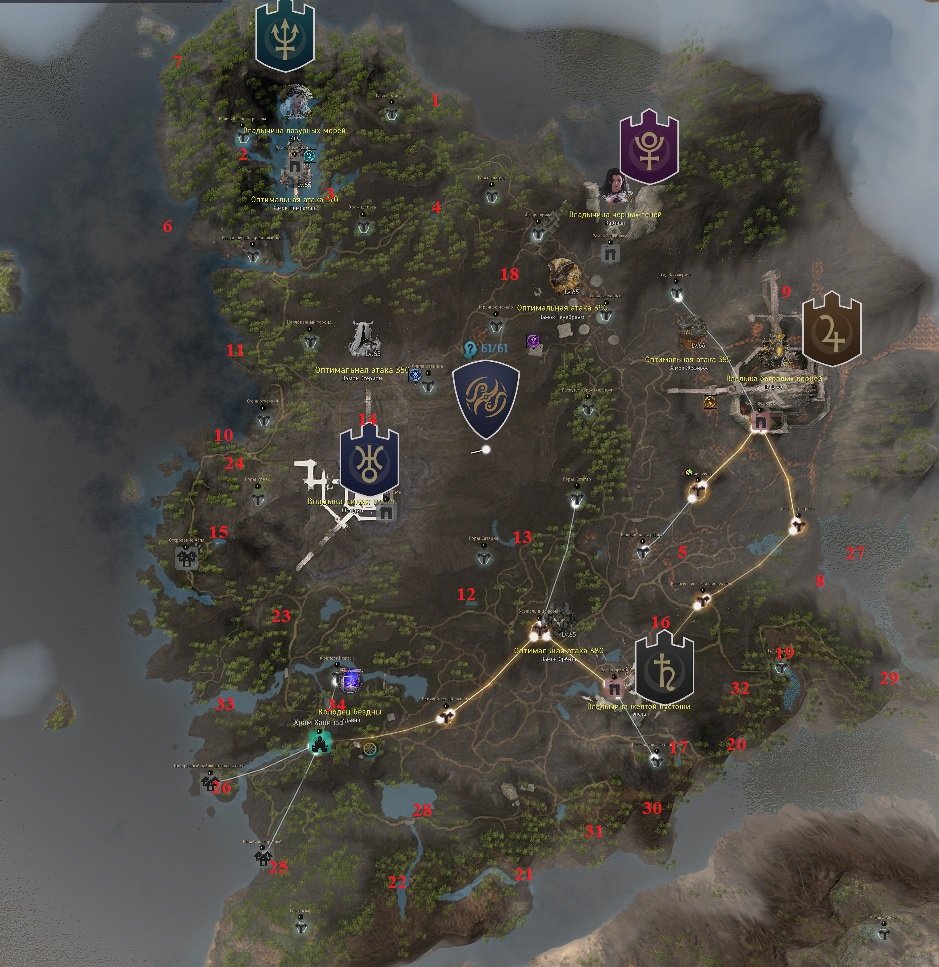
Task: Click the gate marker at the Jupiter fortress
Action: pyautogui.click(x=758, y=422)
